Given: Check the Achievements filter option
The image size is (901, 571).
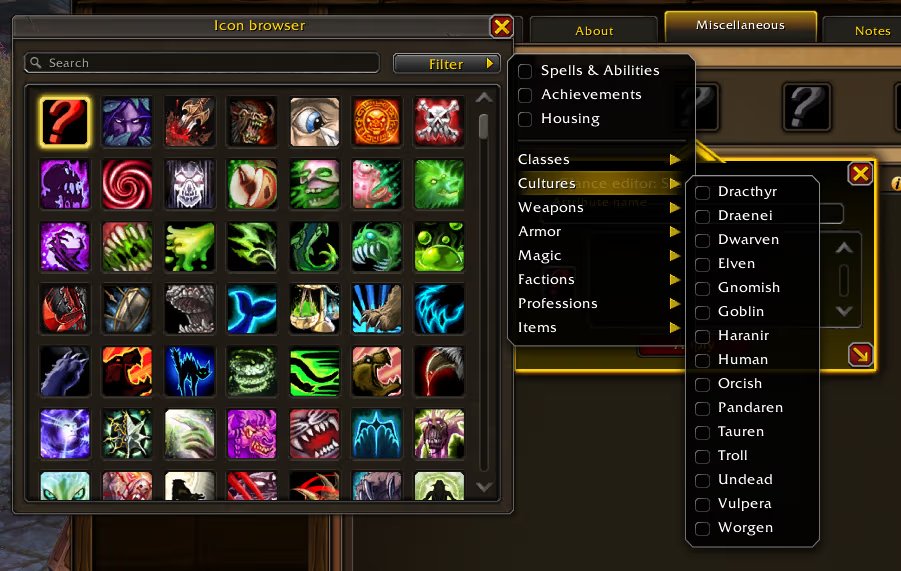Looking at the screenshot, I should click(x=525, y=95).
